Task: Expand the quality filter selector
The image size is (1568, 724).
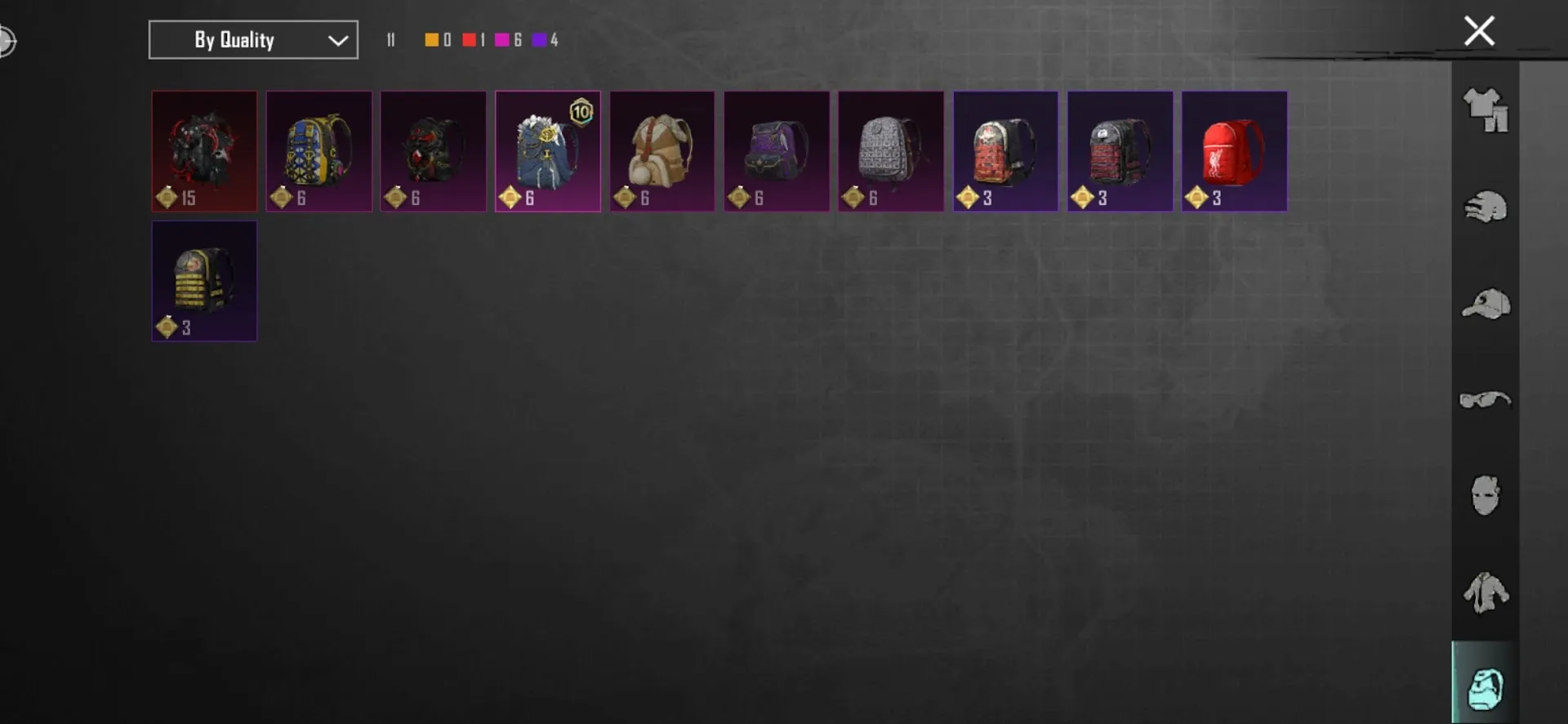Action: pos(252,39)
